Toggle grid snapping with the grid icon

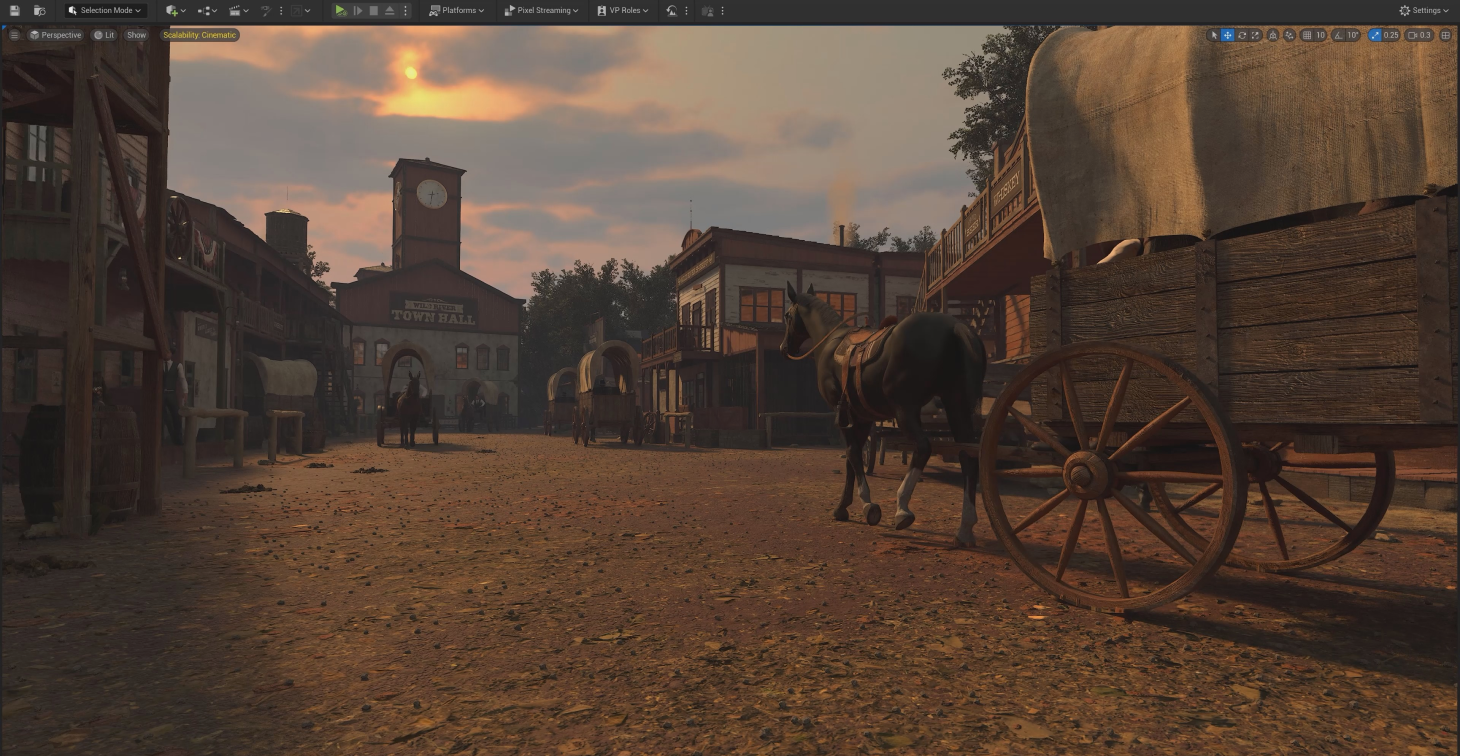click(1306, 35)
